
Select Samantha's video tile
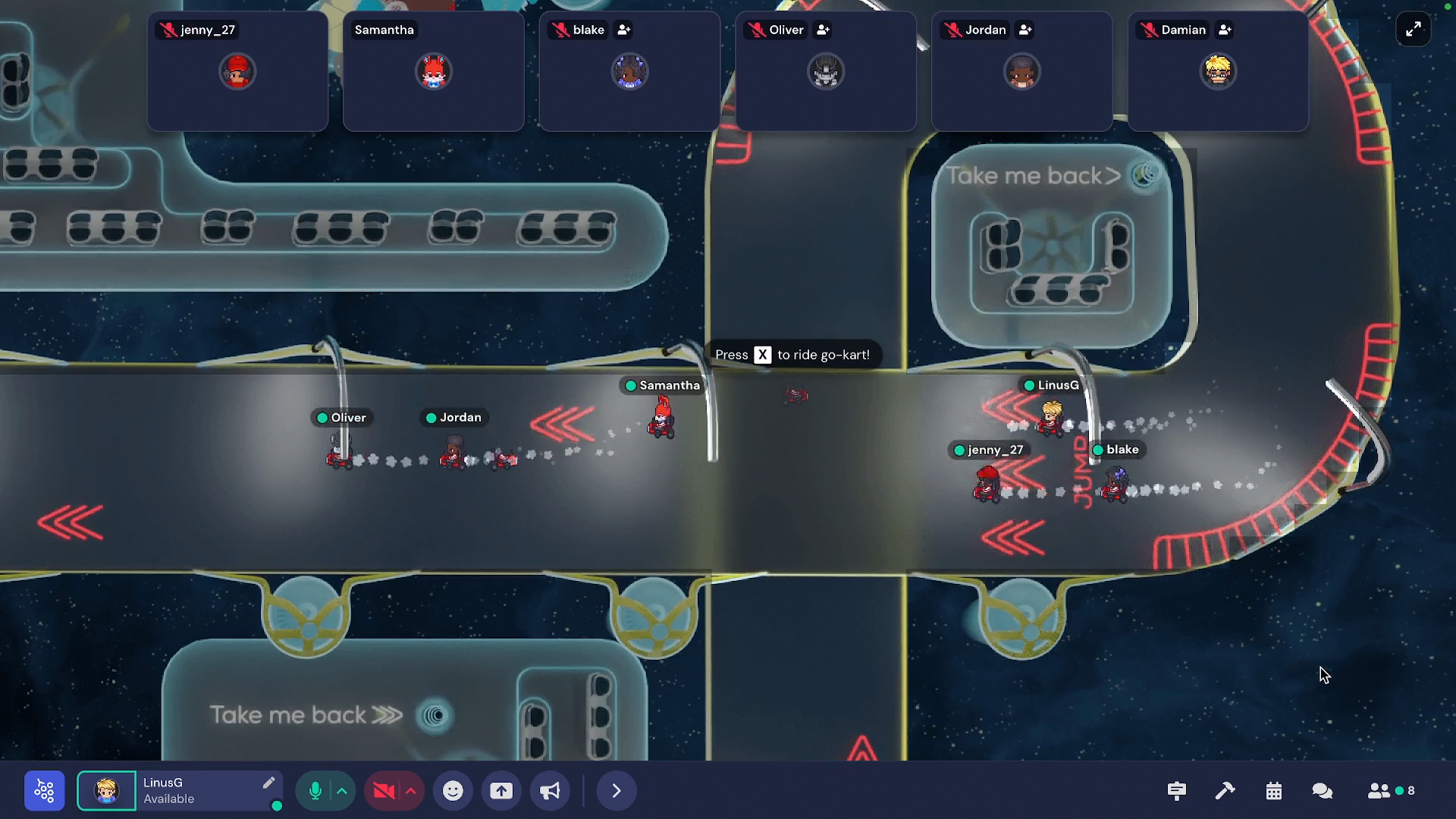[433, 71]
